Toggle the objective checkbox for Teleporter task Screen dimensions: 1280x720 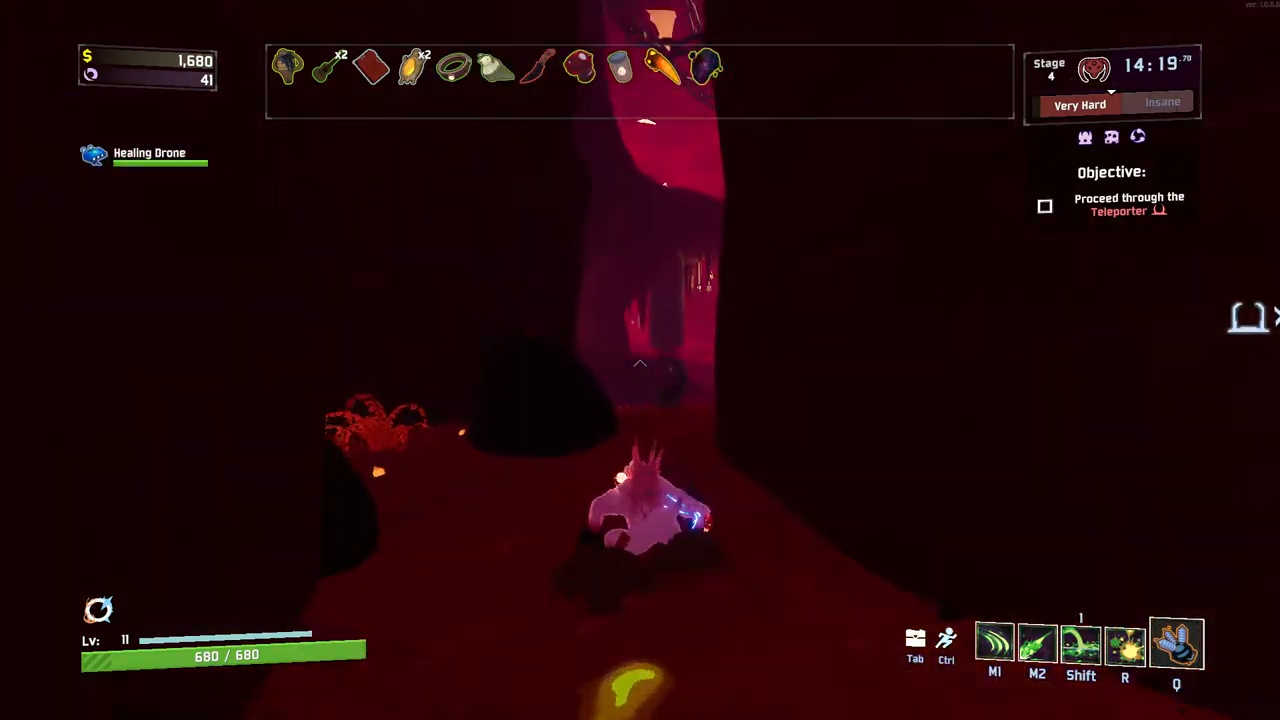[1044, 207]
